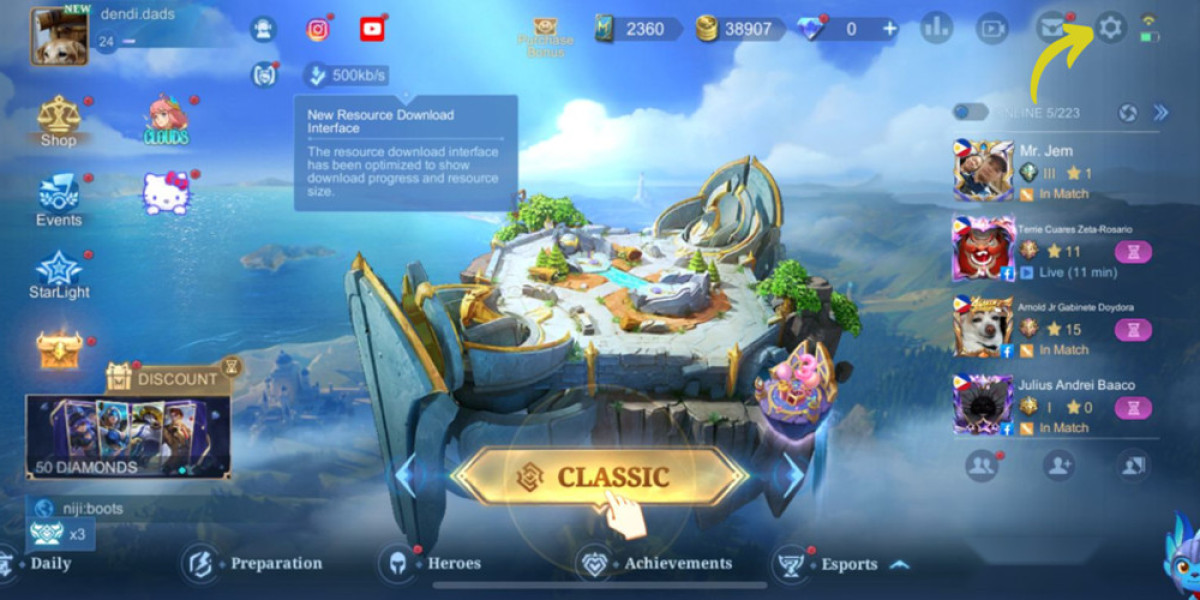This screenshot has width=1200, height=600.
Task: Open the YouTube link icon
Action: [x=372, y=29]
